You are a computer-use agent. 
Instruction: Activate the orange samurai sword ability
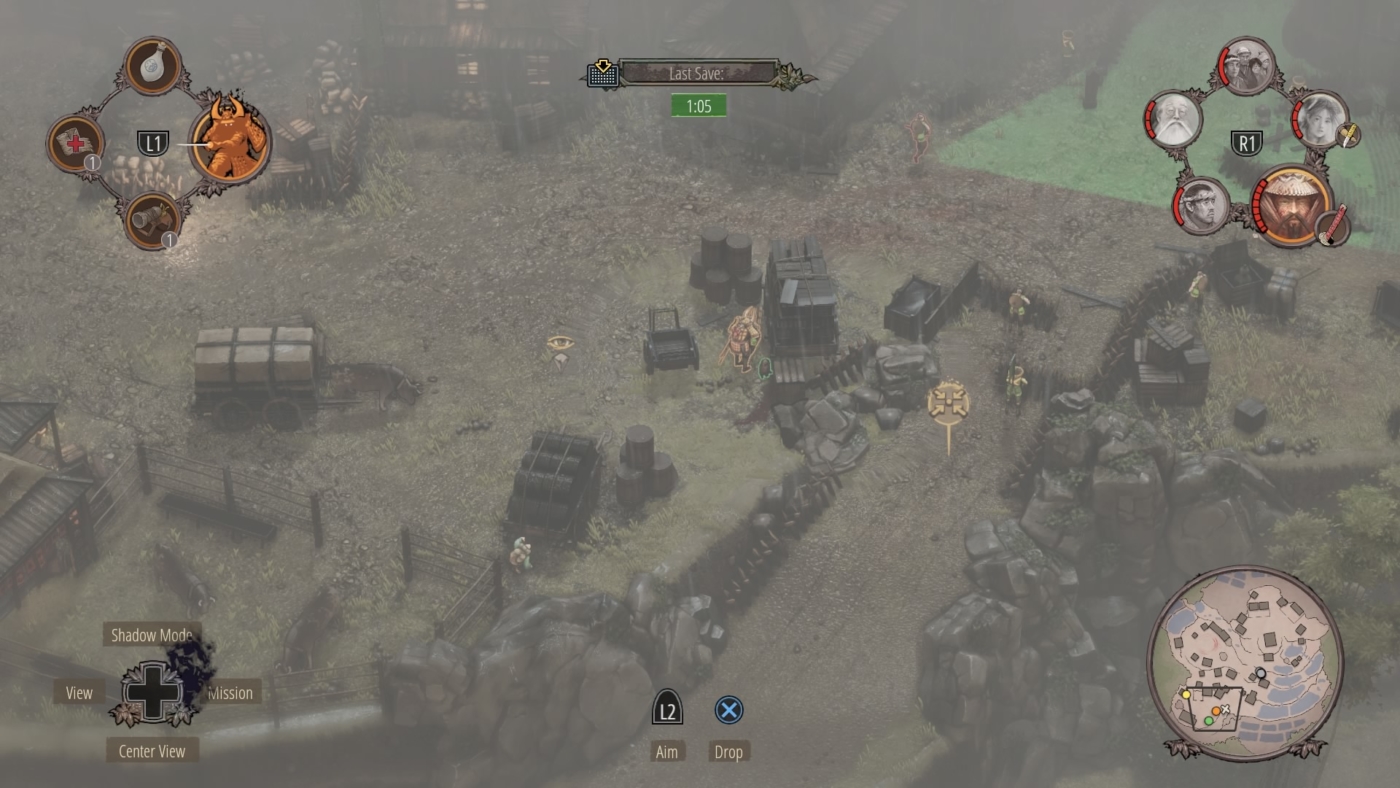pos(230,141)
